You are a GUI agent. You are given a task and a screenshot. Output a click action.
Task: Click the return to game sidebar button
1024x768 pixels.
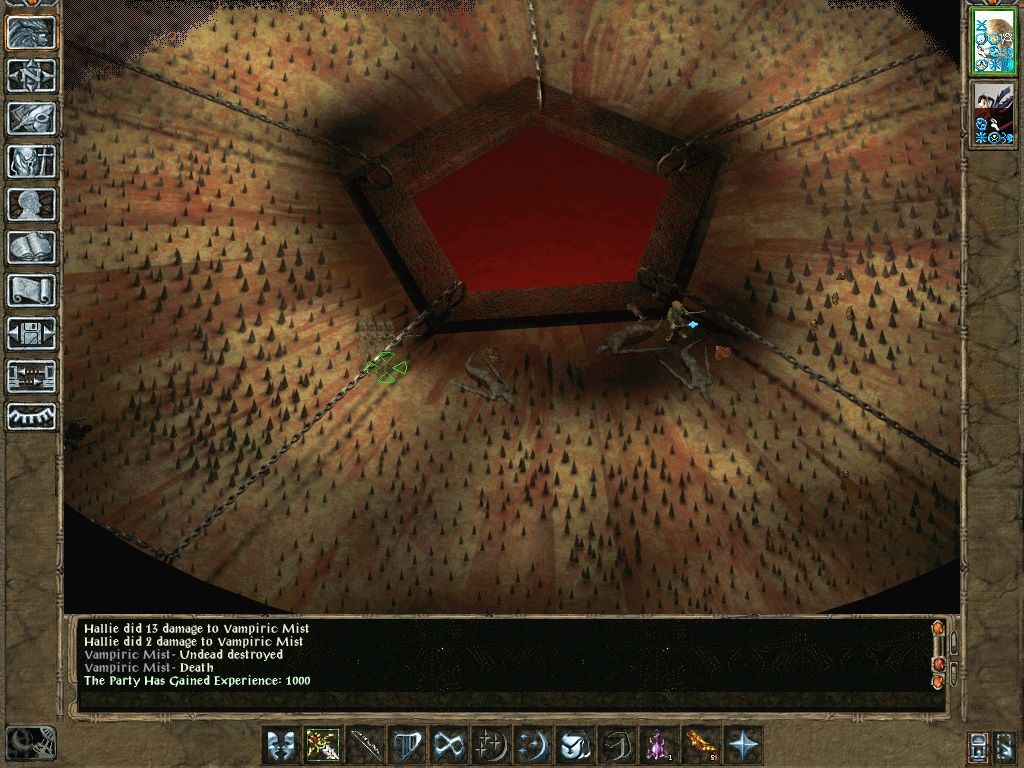31,33
